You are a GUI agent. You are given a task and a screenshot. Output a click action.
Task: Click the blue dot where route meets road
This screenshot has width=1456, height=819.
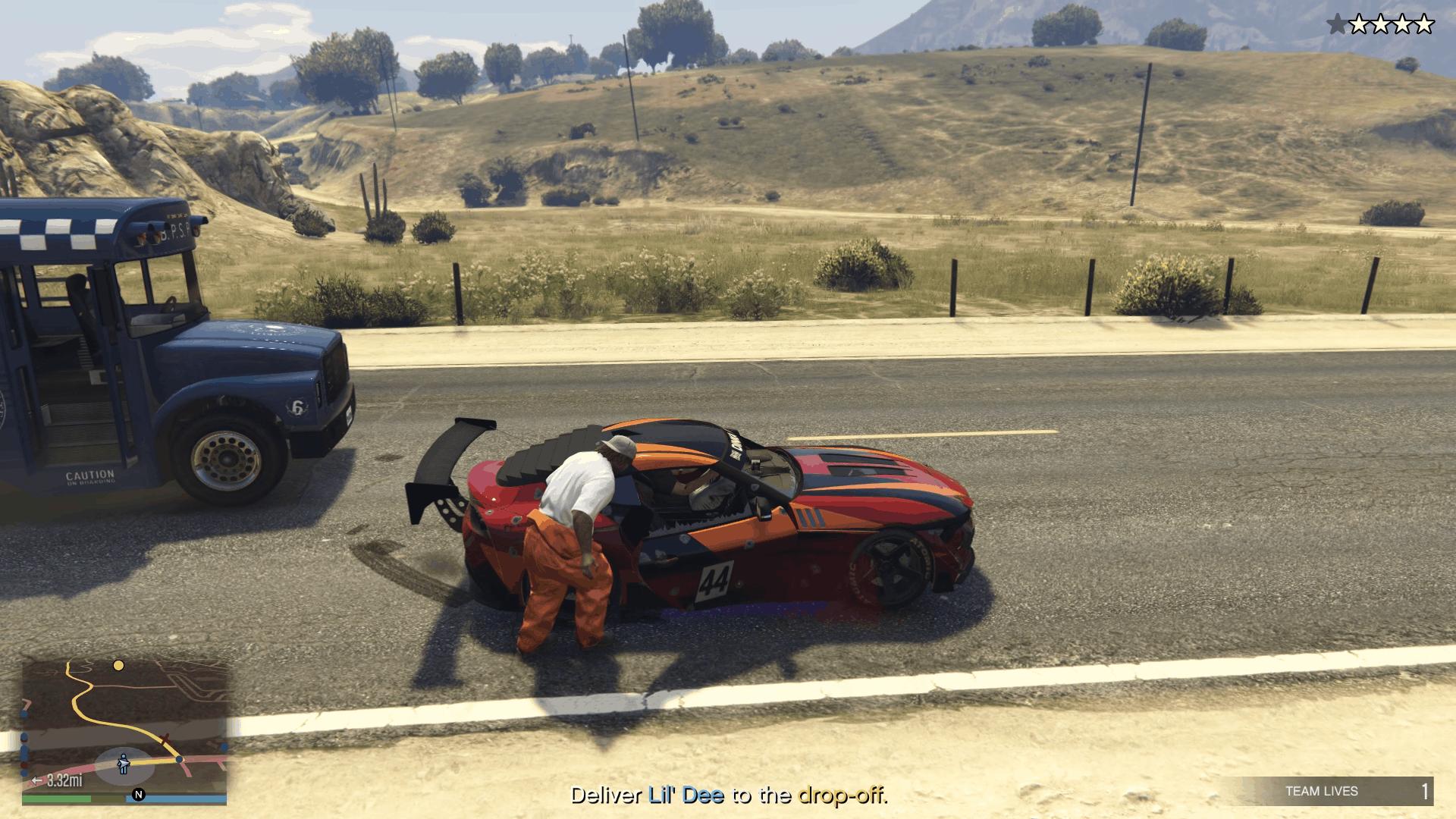click(180, 759)
